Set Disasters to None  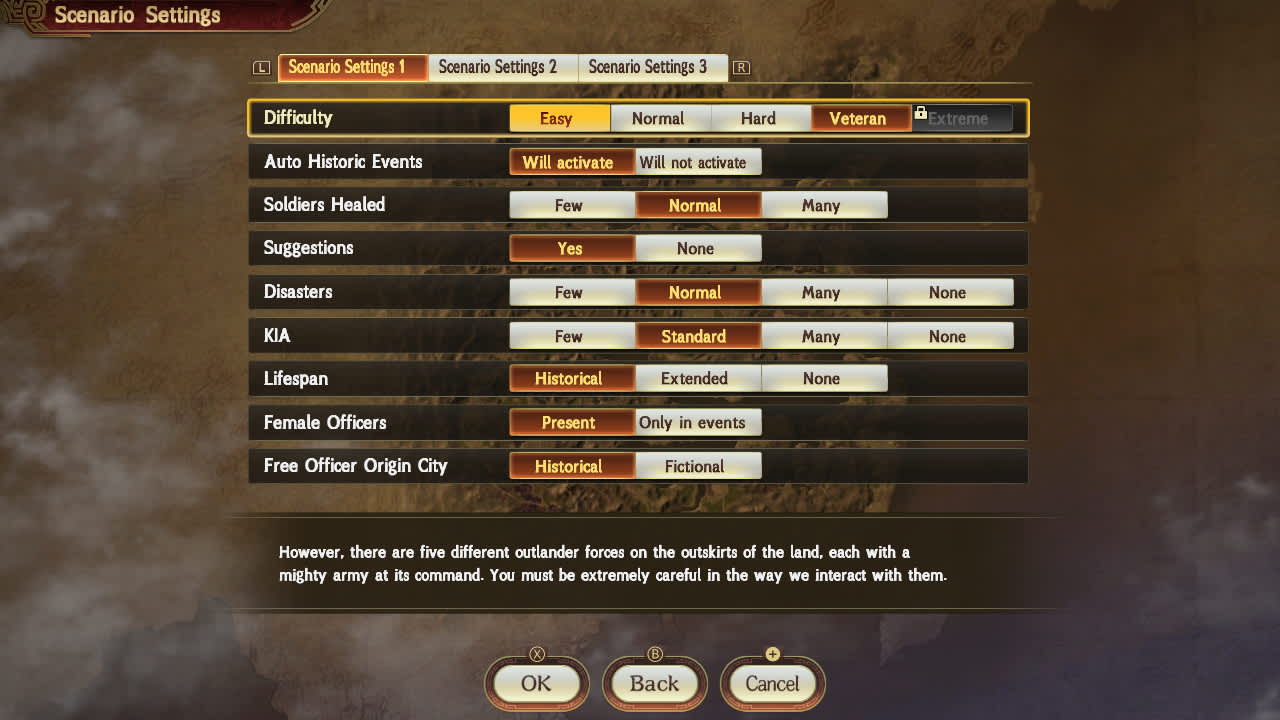[950, 292]
